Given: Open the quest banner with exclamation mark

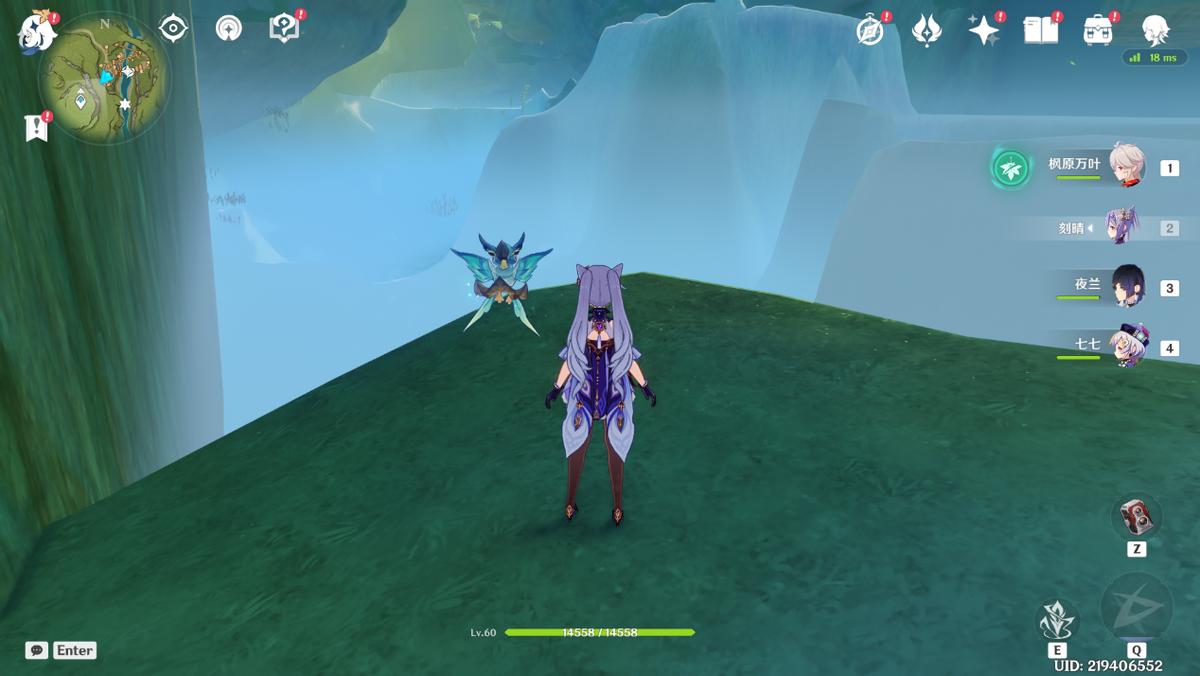Looking at the screenshot, I should (x=37, y=127).
